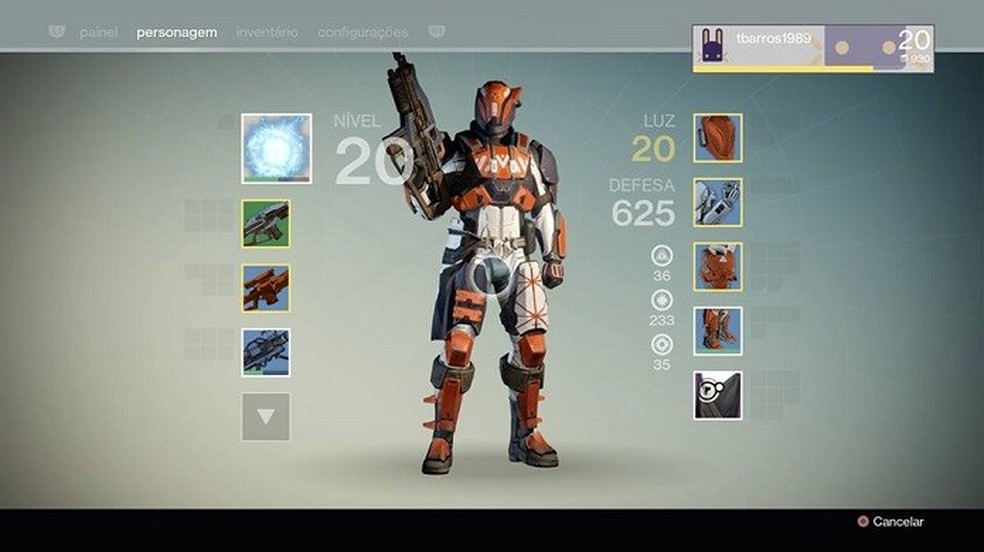Screen dimensions: 984x552
Task: Open the silver gauntlets armor slot
Action: click(718, 203)
